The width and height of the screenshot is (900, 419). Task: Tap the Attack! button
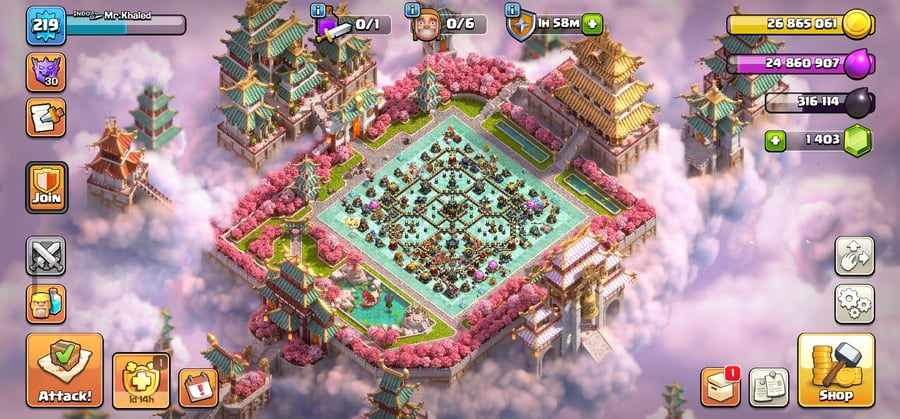(x=64, y=370)
